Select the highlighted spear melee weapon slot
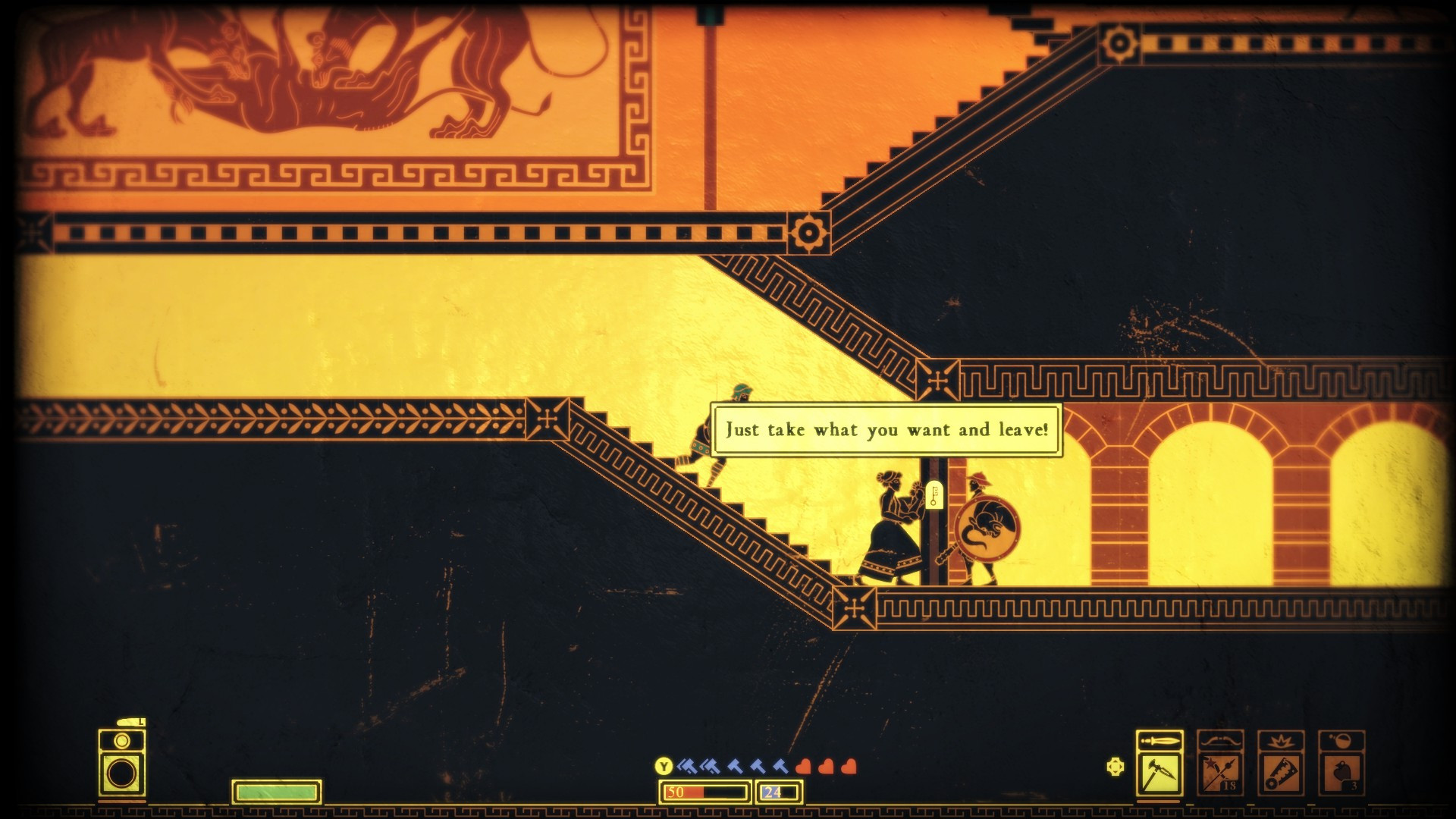Viewport: 1456px width, 819px height. click(x=1159, y=773)
